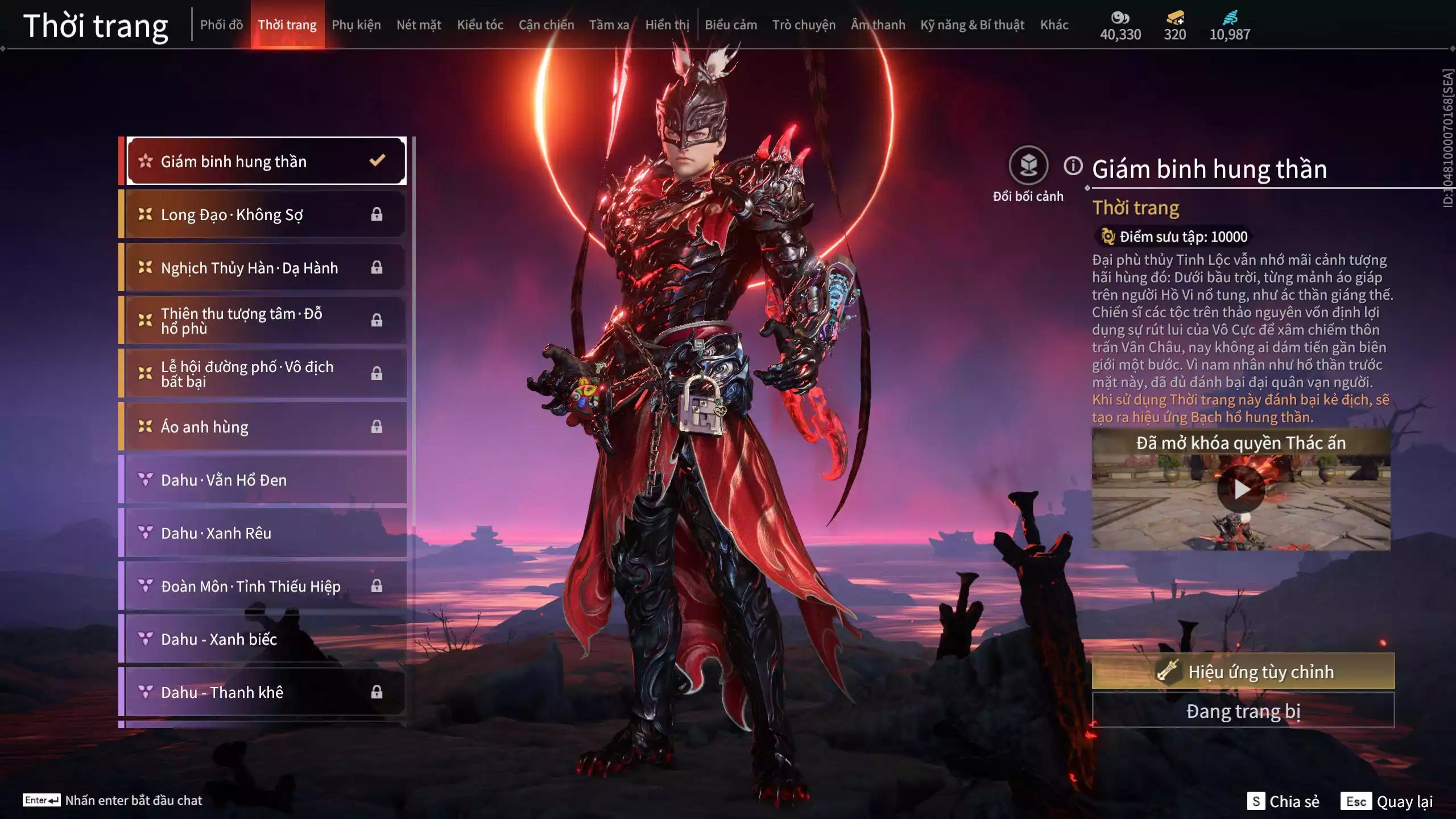Image resolution: width=1456 pixels, height=819 pixels.
Task: Select the Khác tab
Action: click(x=1054, y=25)
